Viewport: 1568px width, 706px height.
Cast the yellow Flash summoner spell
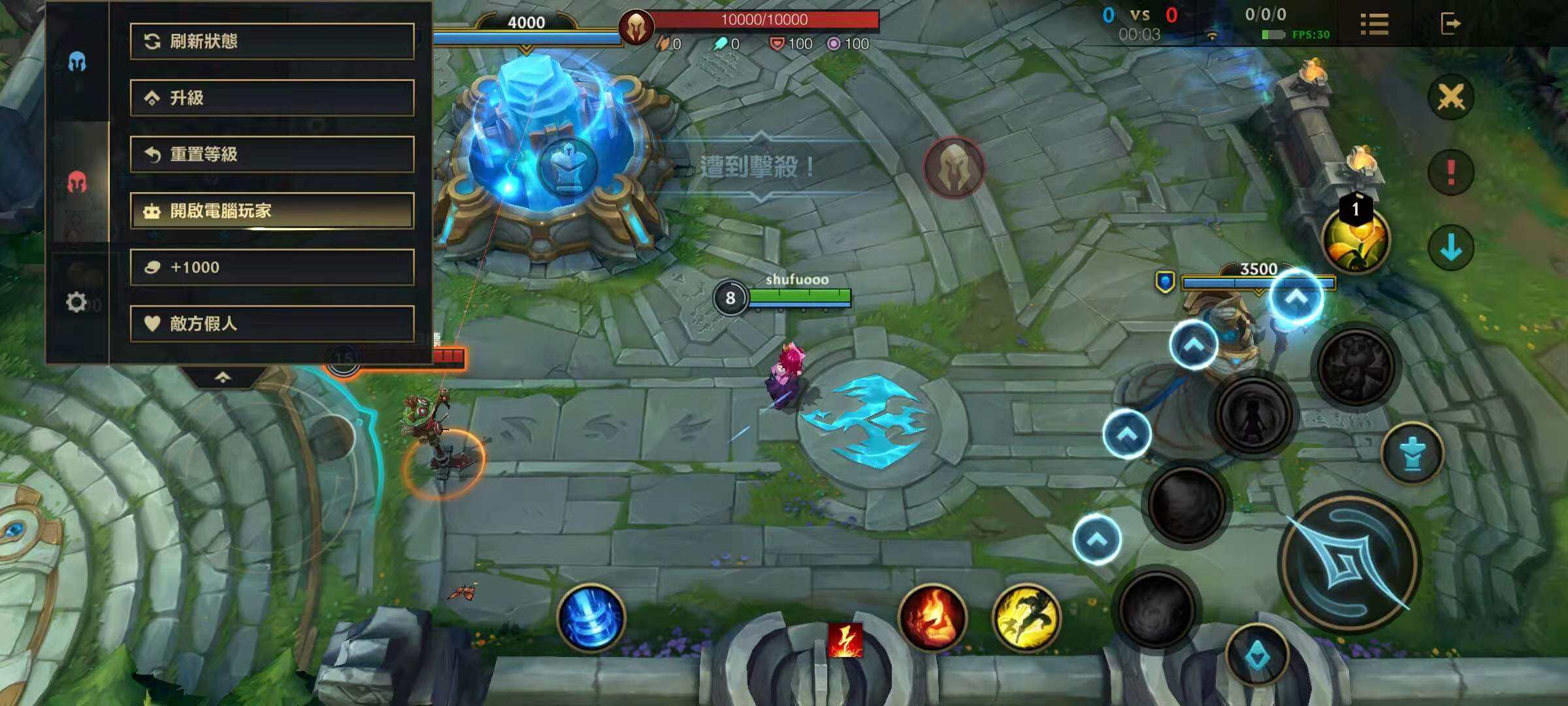point(1026,618)
